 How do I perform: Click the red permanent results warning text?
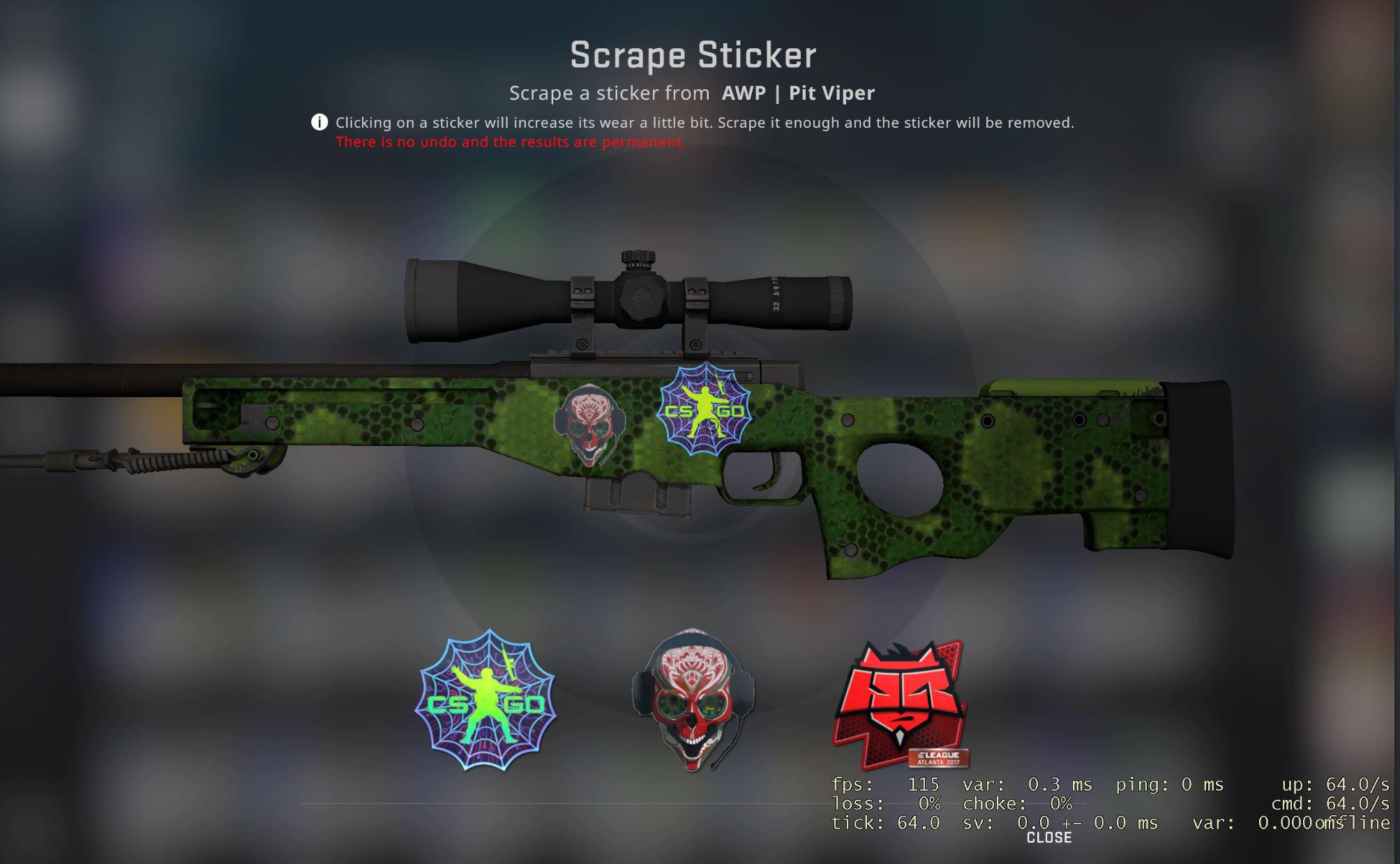pyautogui.click(x=509, y=142)
